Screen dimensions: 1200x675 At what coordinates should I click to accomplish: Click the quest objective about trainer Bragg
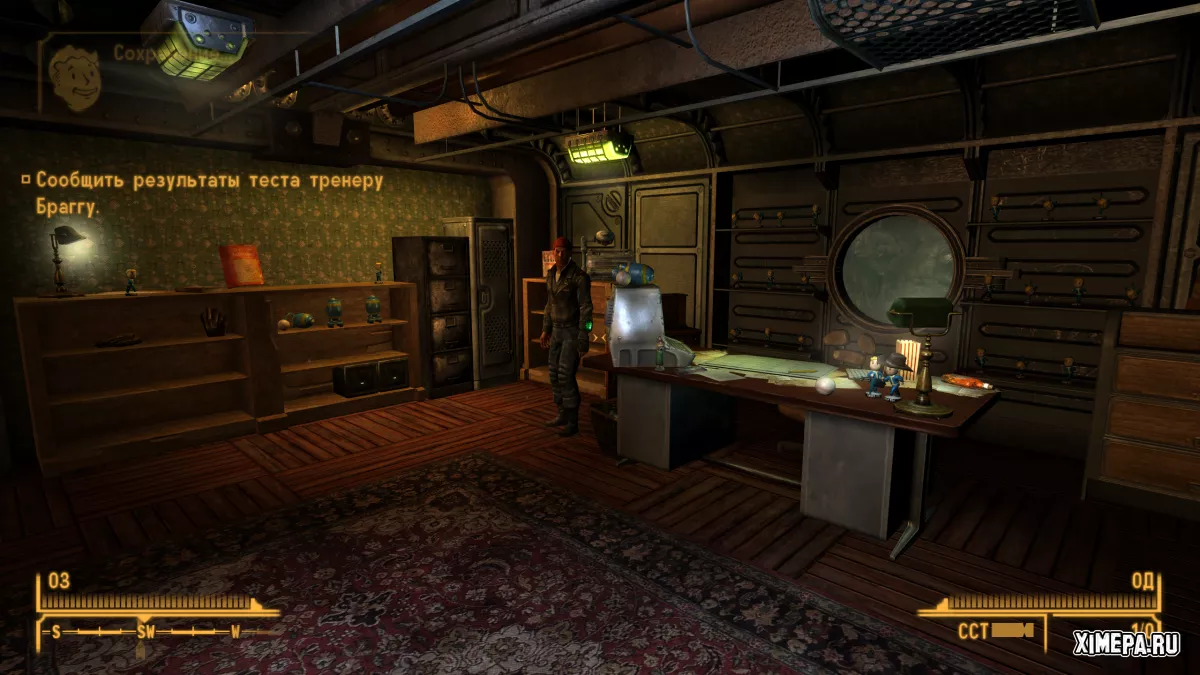pyautogui.click(x=208, y=192)
